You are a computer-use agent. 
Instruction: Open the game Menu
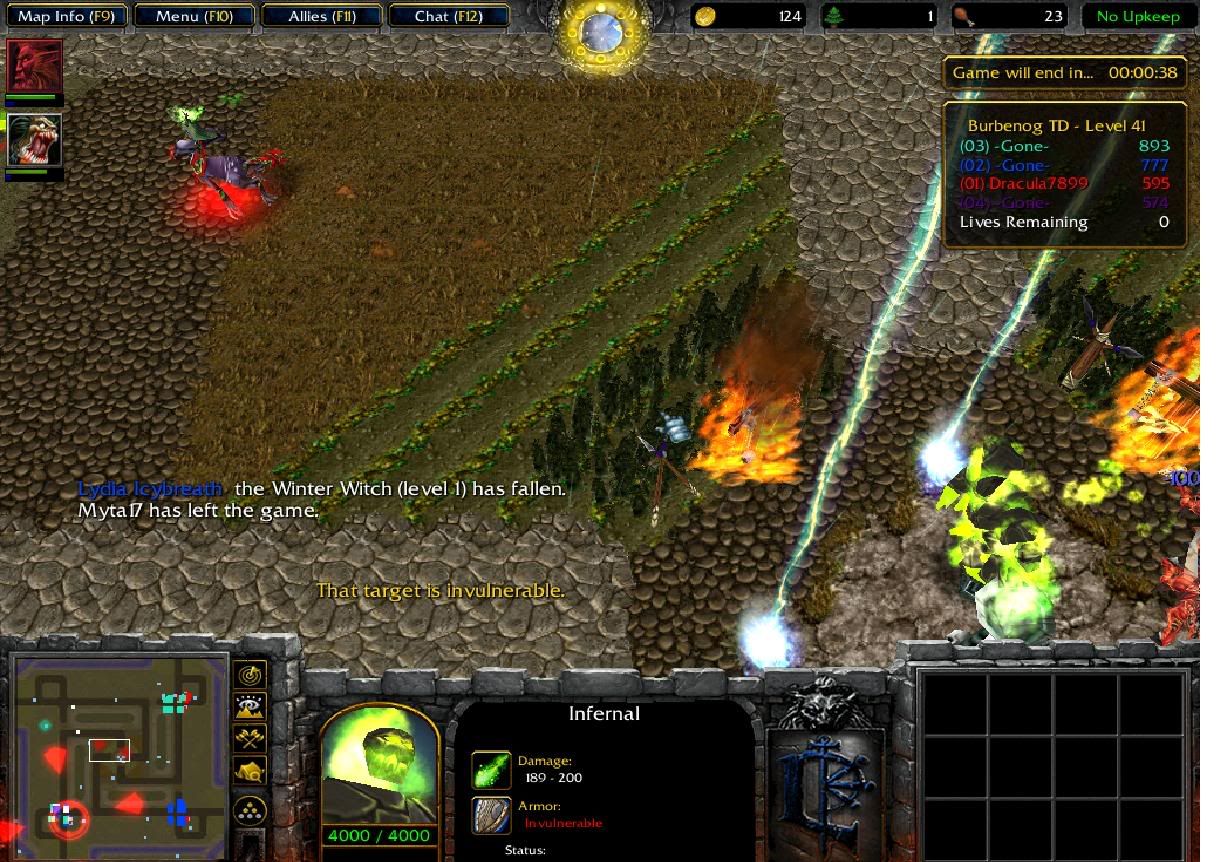tap(193, 16)
